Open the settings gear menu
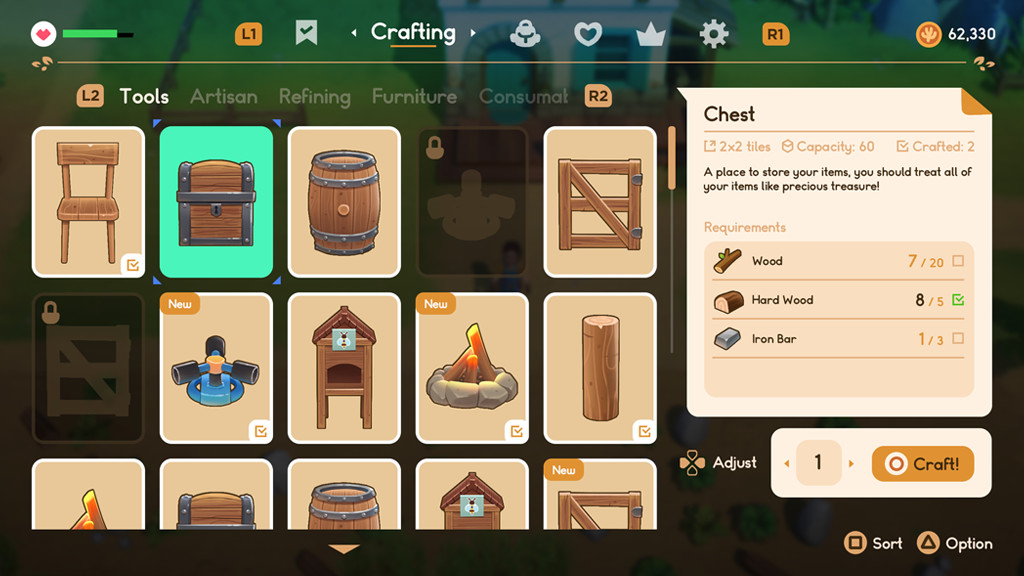The width and height of the screenshot is (1024, 576). pyautogui.click(x=714, y=35)
